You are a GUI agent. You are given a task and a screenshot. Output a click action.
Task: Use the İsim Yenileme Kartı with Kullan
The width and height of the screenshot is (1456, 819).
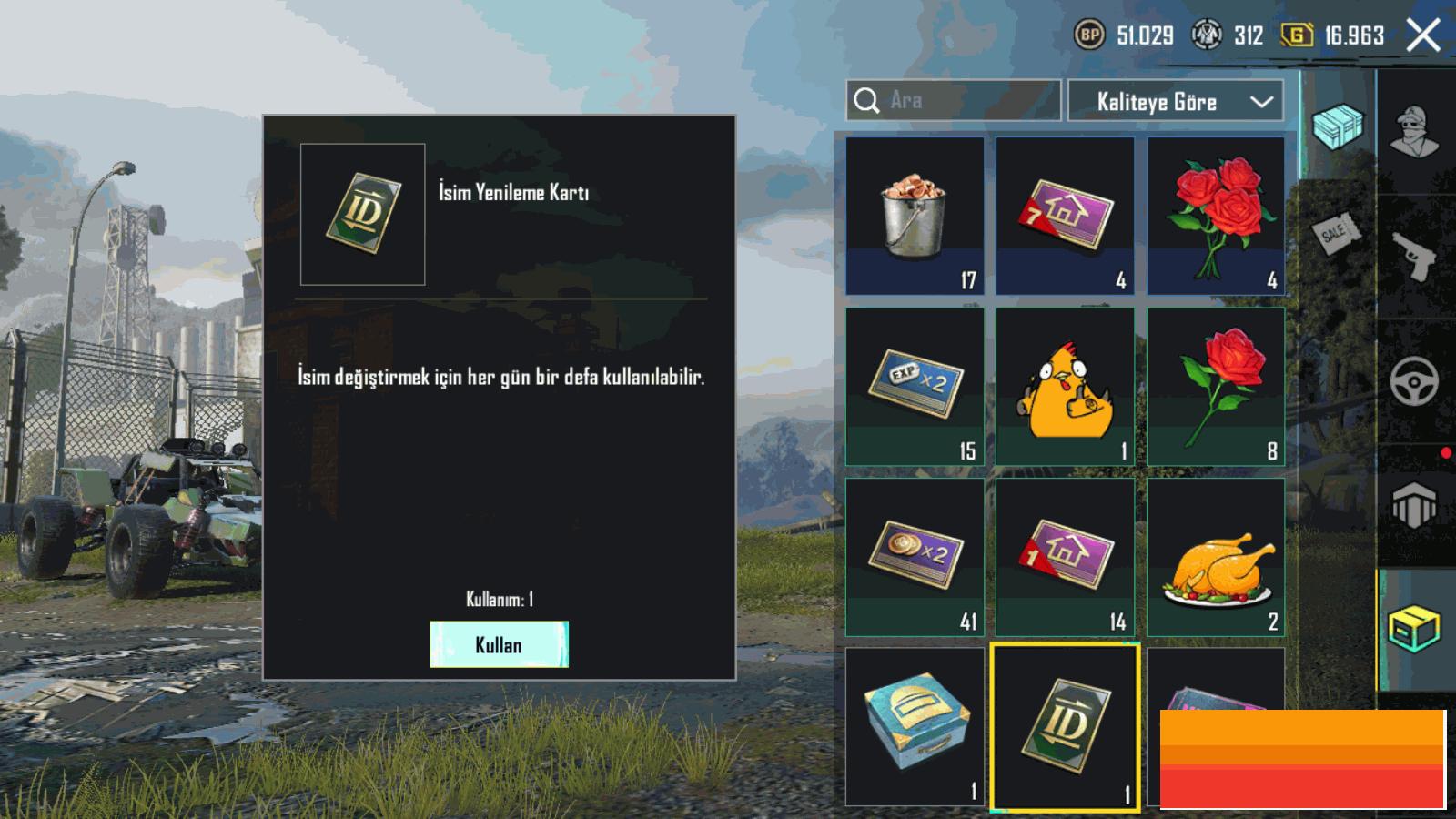coord(499,644)
